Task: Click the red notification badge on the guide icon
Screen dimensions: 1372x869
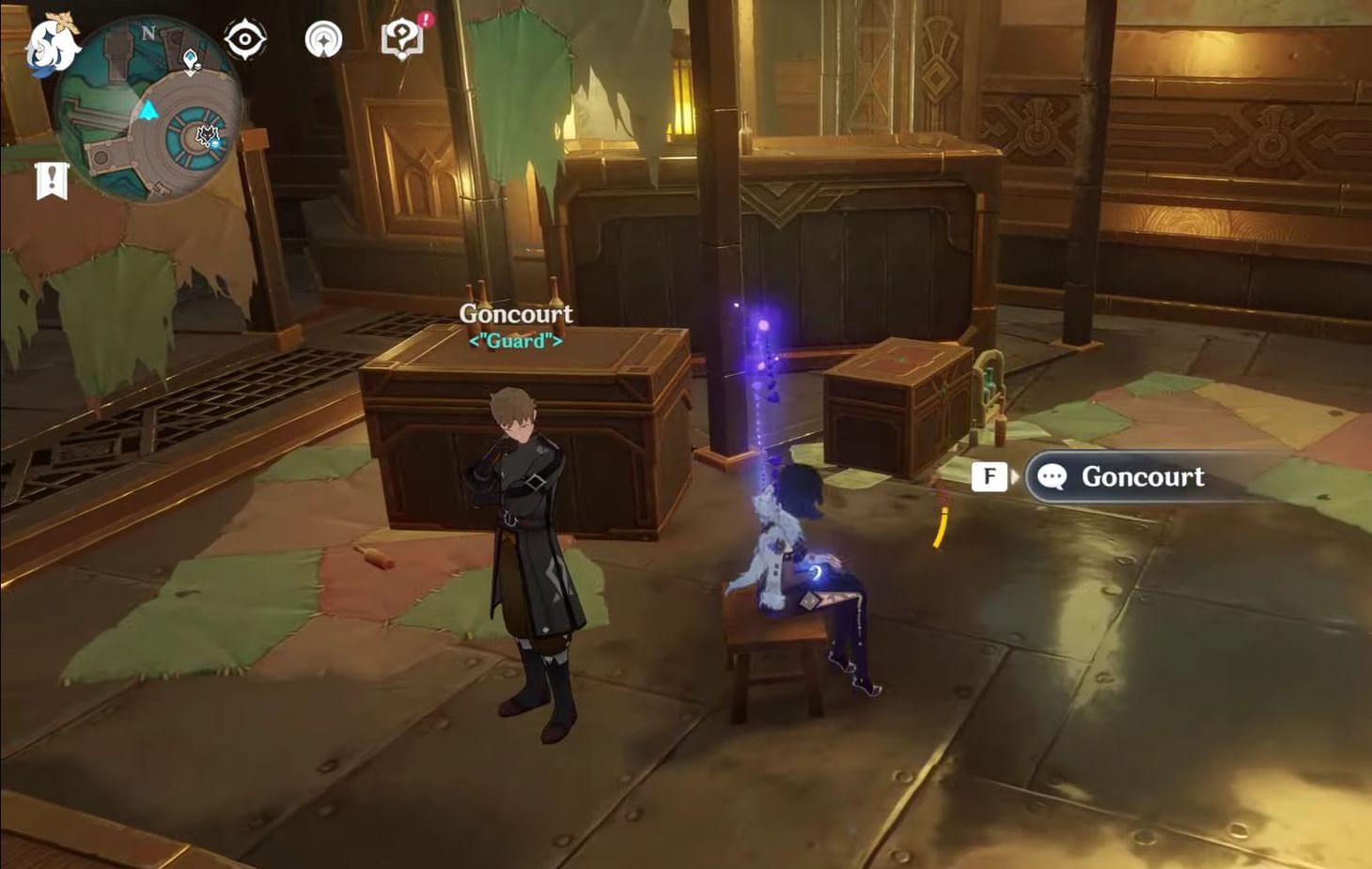Action: coord(424,21)
